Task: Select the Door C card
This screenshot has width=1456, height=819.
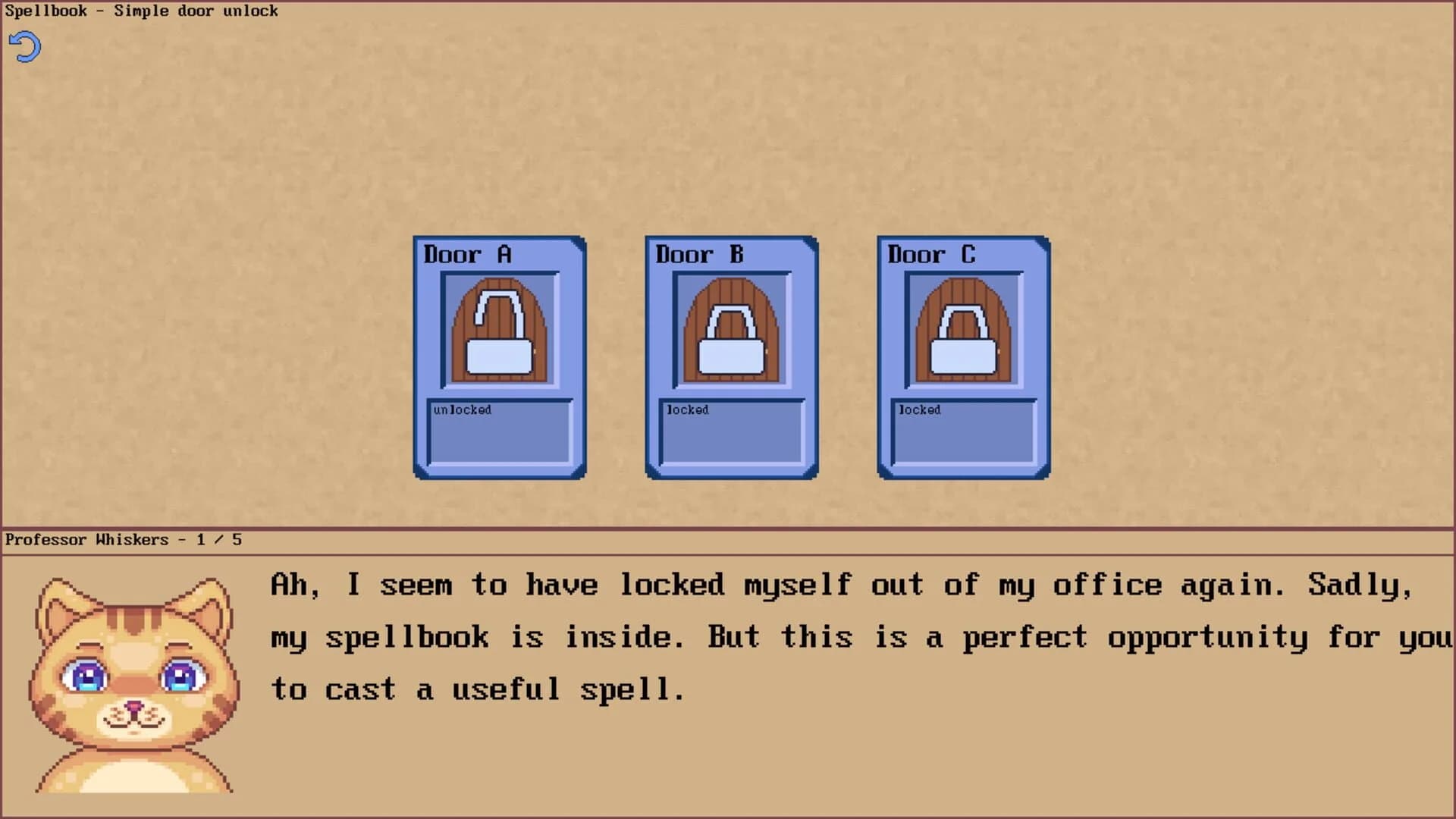Action: (963, 356)
